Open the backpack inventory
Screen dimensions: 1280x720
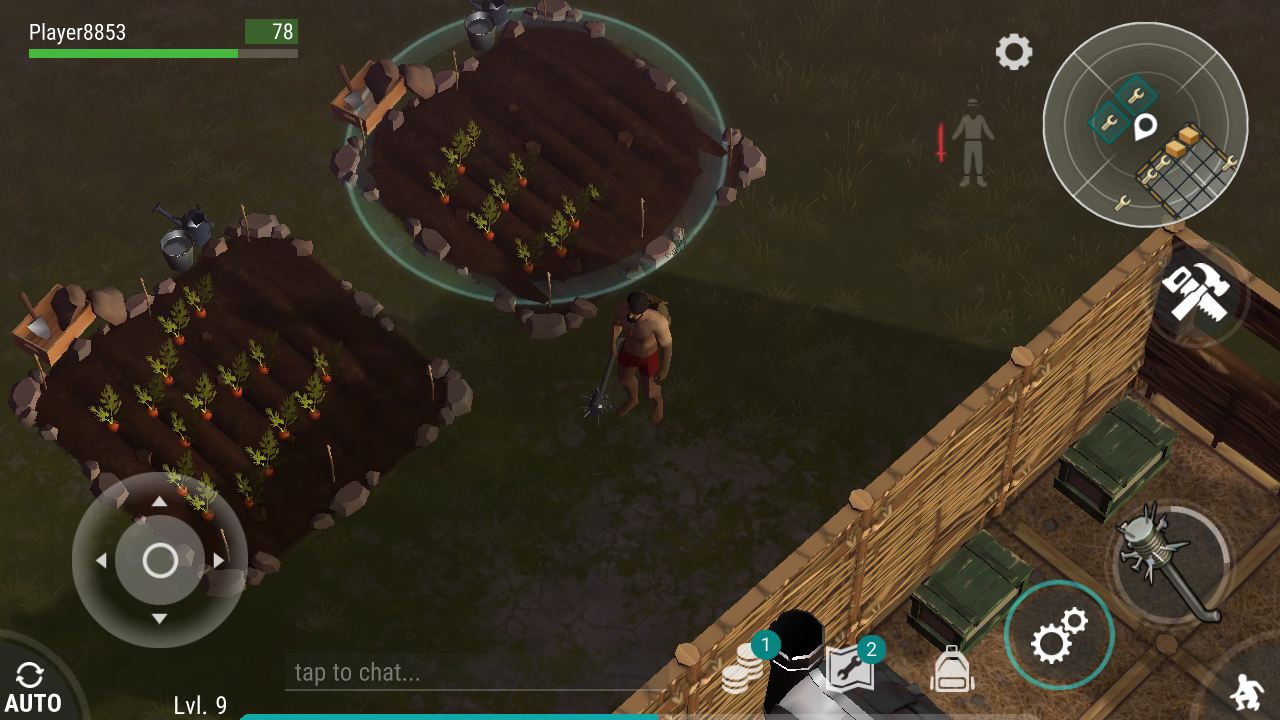(x=951, y=669)
